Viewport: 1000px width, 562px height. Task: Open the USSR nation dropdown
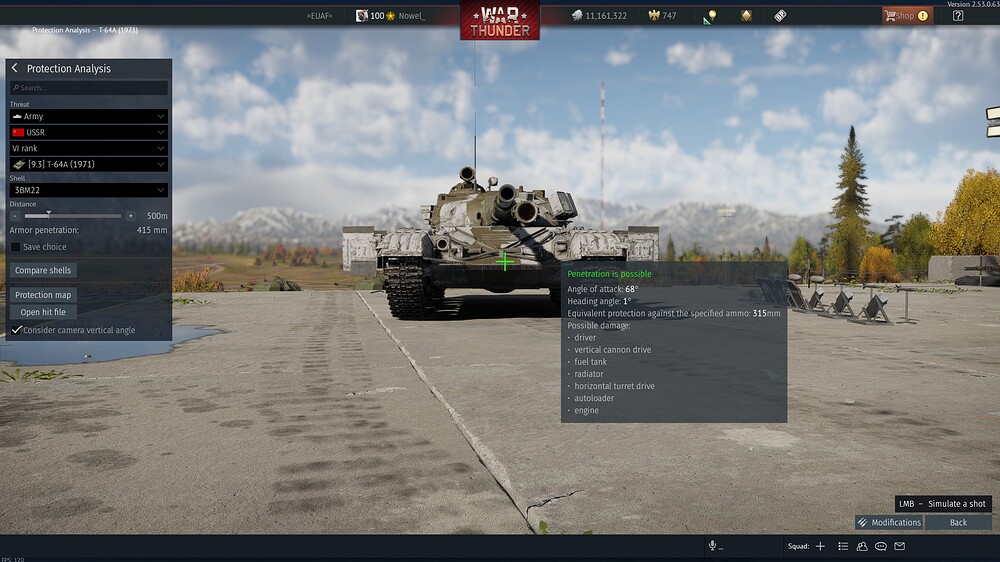coord(88,132)
